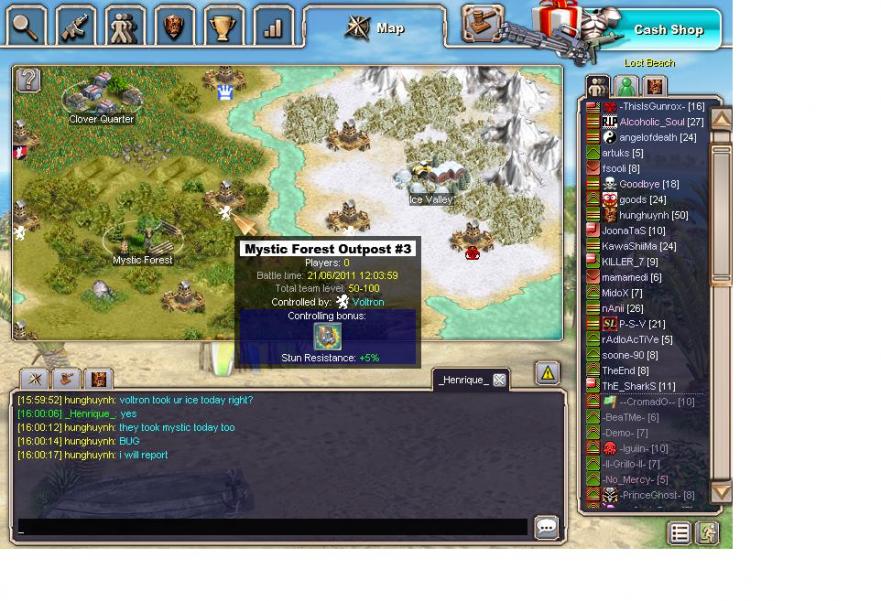
Task: Click the yellow warning triangle button
Action: point(547,373)
